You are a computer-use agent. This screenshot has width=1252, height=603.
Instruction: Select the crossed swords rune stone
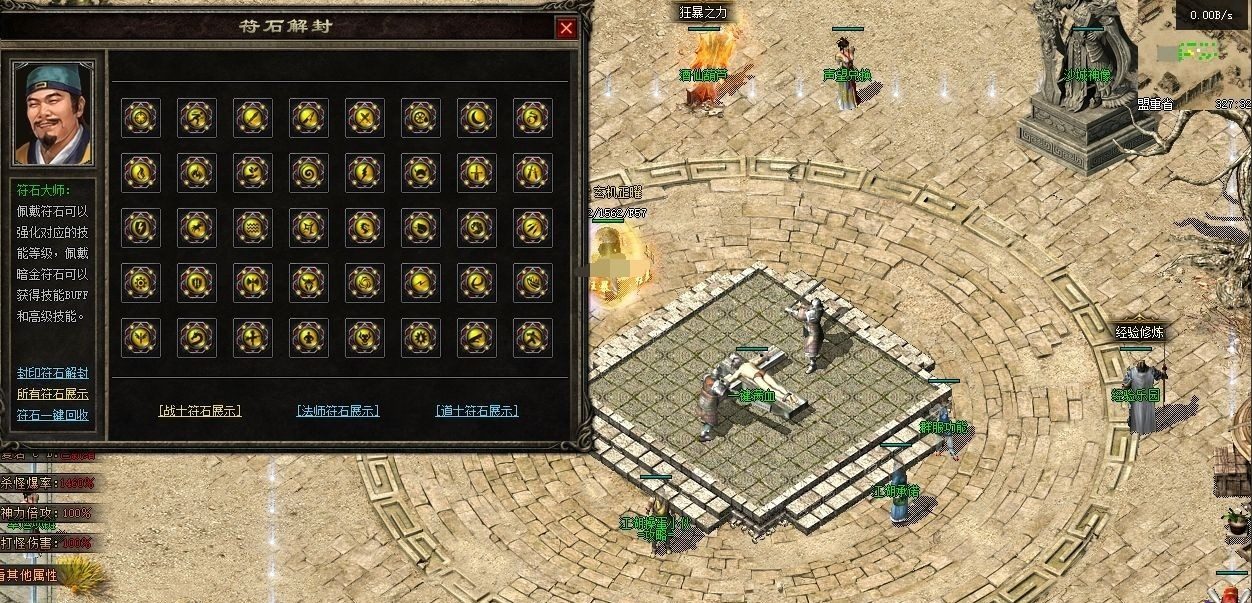pos(365,118)
